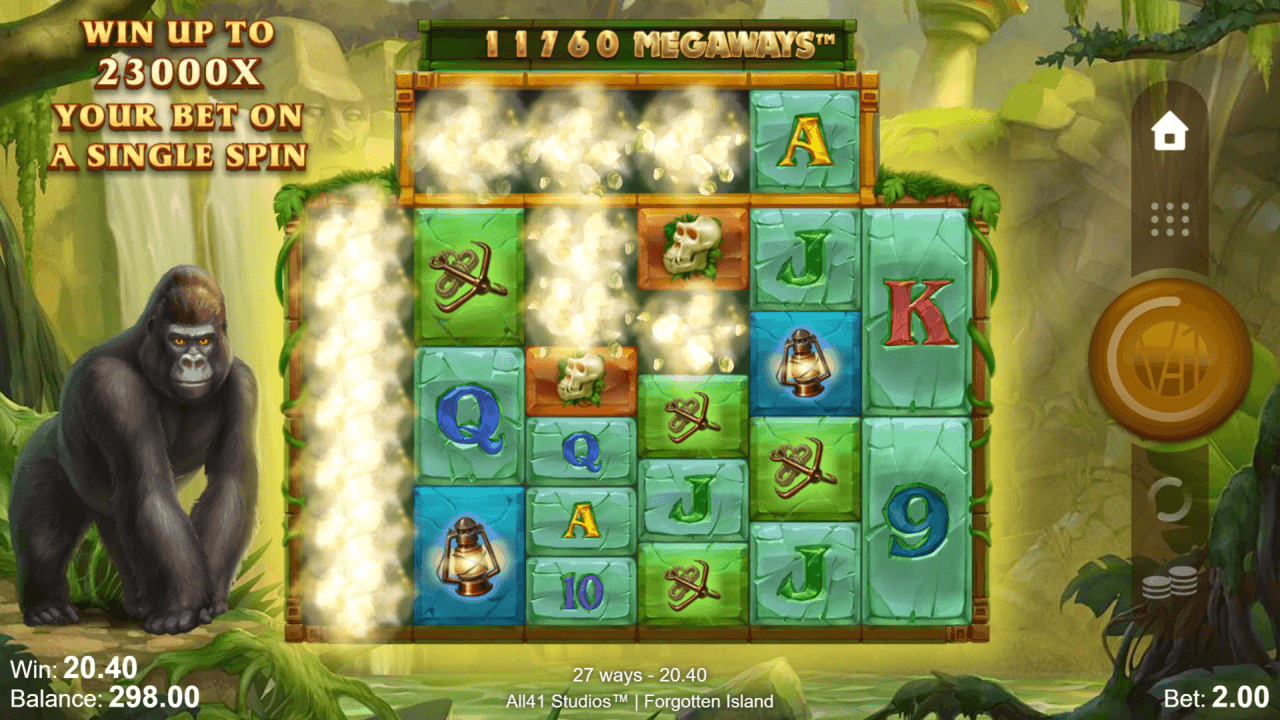1280x720 pixels.
Task: Hit the round orange spin button
Action: [x=1169, y=359]
